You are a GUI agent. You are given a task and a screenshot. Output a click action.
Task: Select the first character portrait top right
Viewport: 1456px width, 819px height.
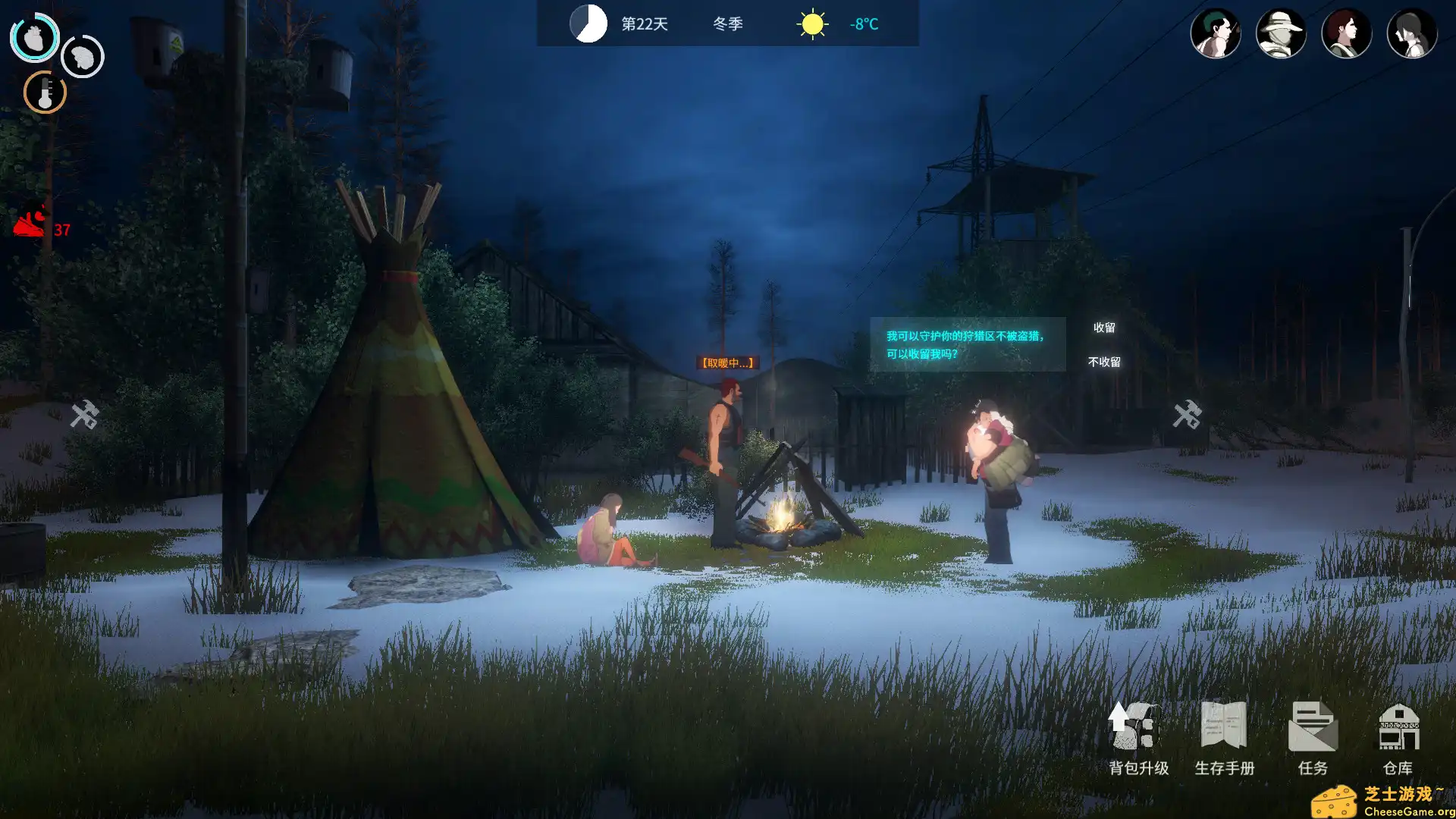(1216, 33)
